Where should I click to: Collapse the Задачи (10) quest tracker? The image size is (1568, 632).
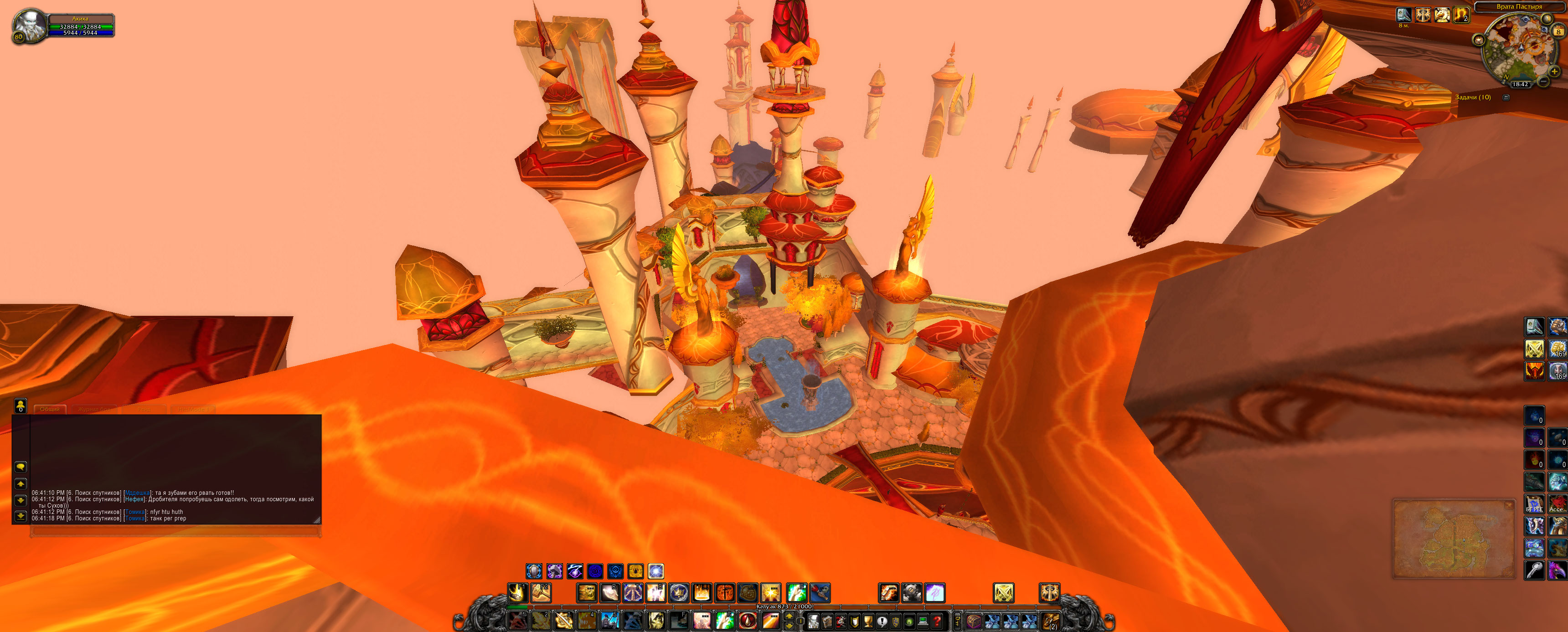tap(1506, 98)
